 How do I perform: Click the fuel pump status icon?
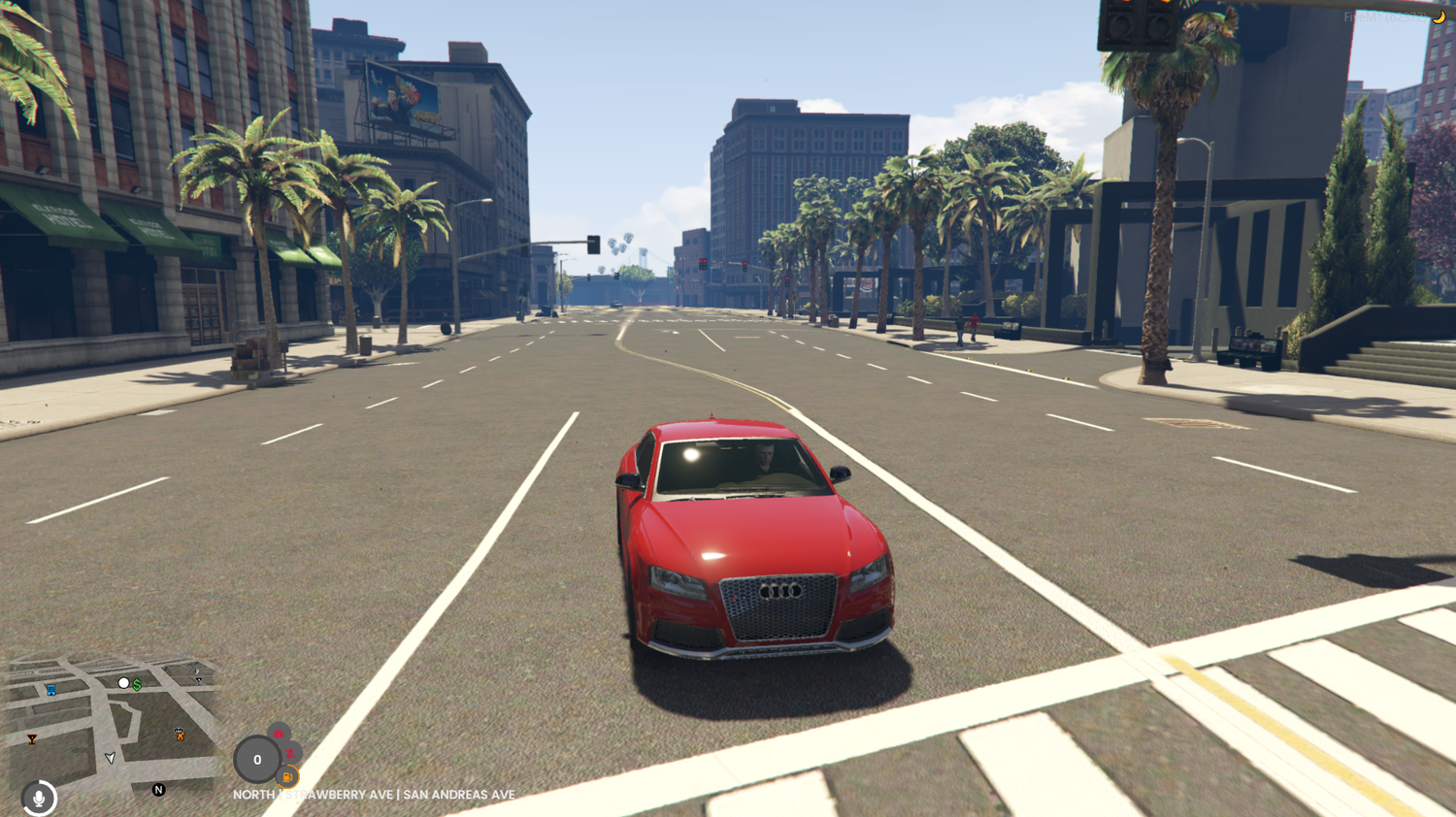click(x=287, y=777)
